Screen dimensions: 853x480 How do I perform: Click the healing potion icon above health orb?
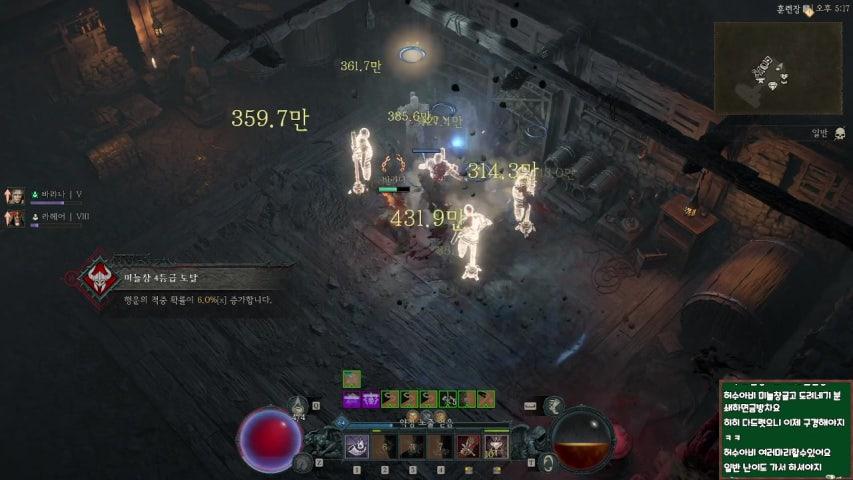coord(297,406)
